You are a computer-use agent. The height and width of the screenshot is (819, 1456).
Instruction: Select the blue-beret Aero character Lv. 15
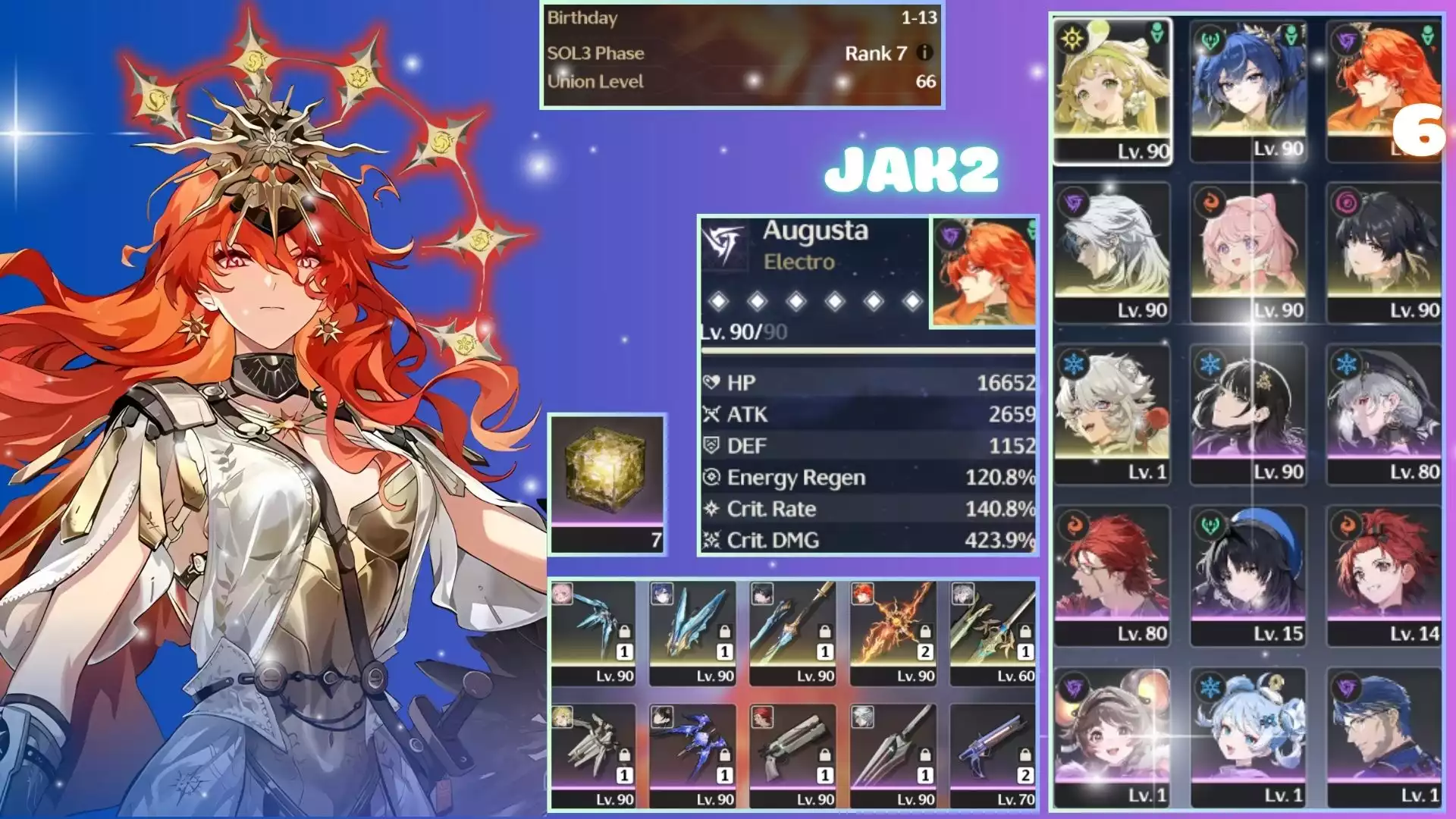1248,575
